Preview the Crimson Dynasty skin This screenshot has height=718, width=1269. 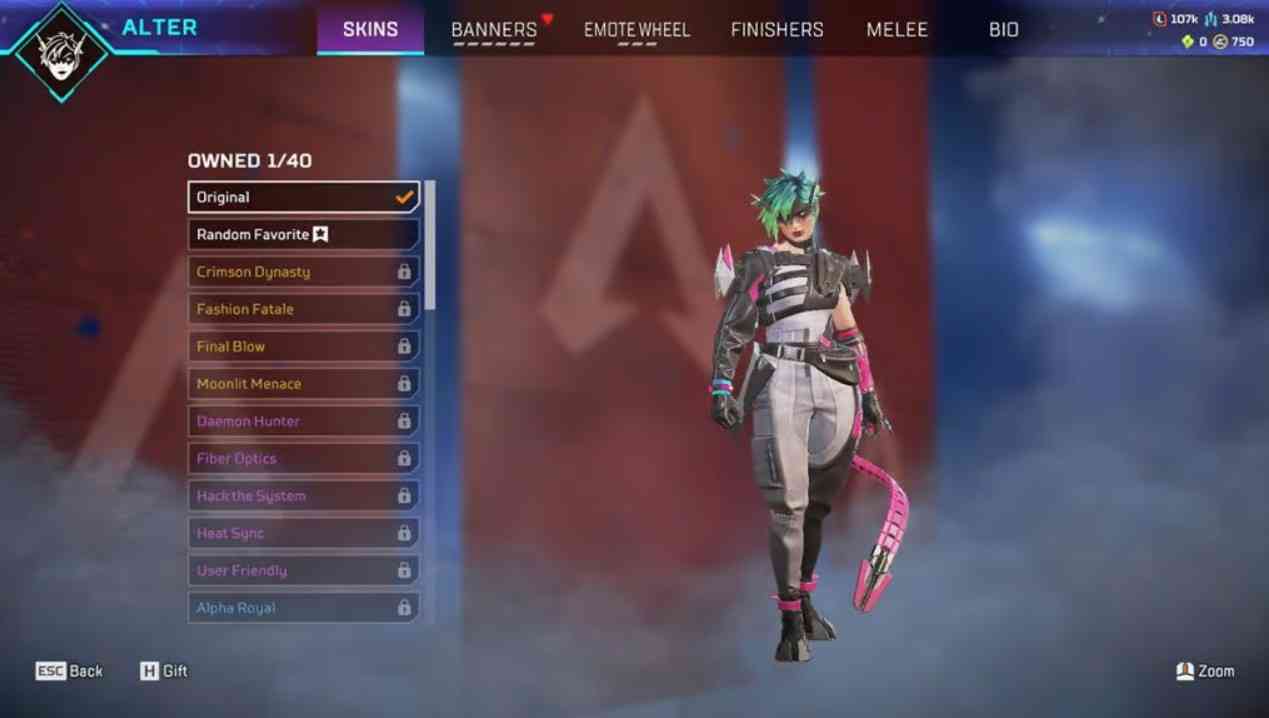point(303,272)
